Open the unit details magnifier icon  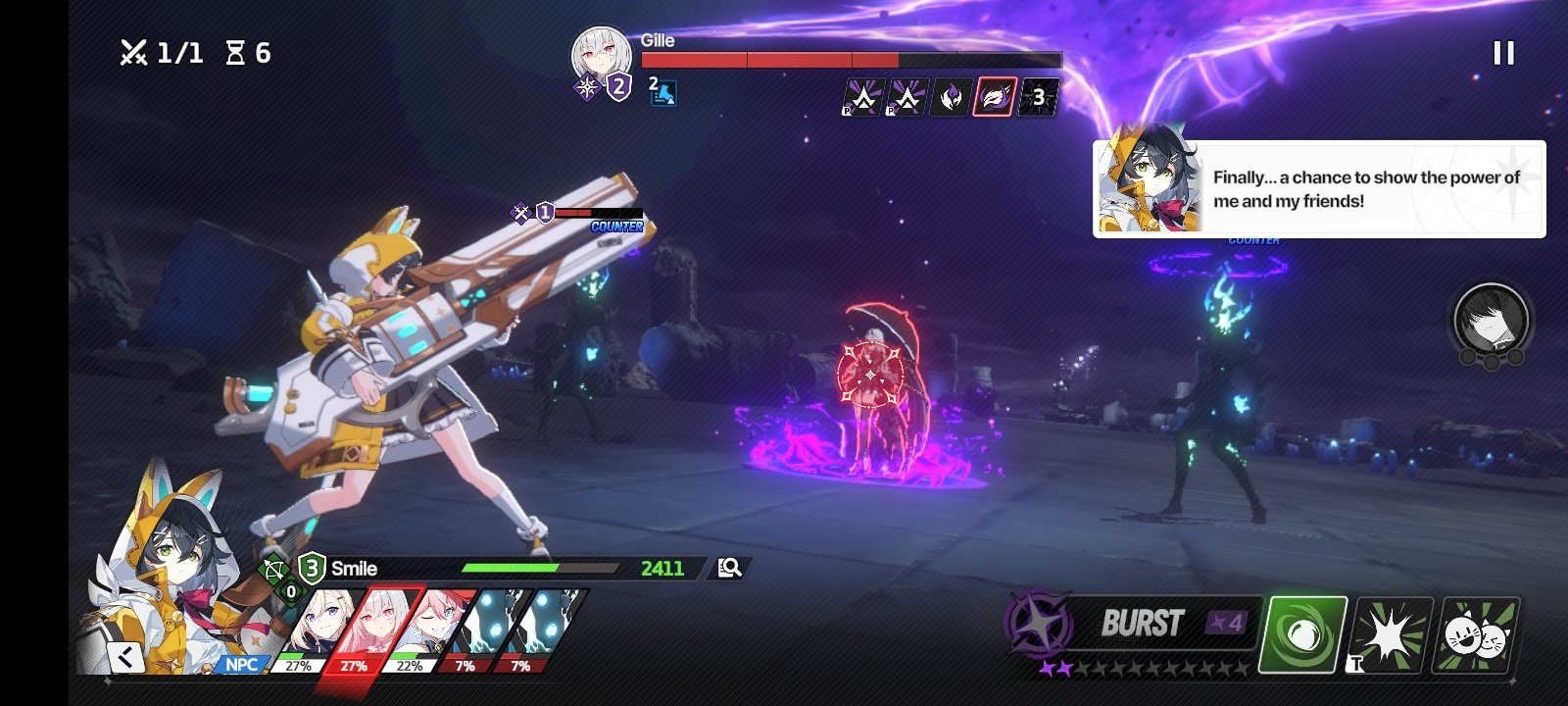730,568
